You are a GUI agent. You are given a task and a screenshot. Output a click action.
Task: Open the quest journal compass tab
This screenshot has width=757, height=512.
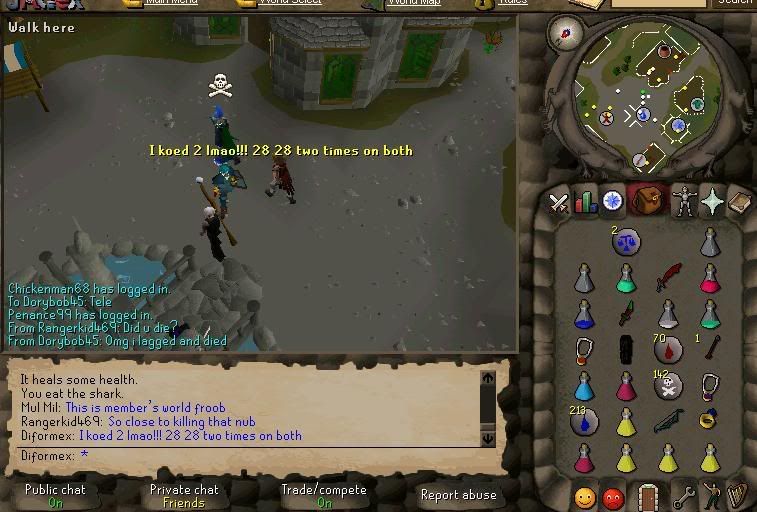click(x=612, y=201)
